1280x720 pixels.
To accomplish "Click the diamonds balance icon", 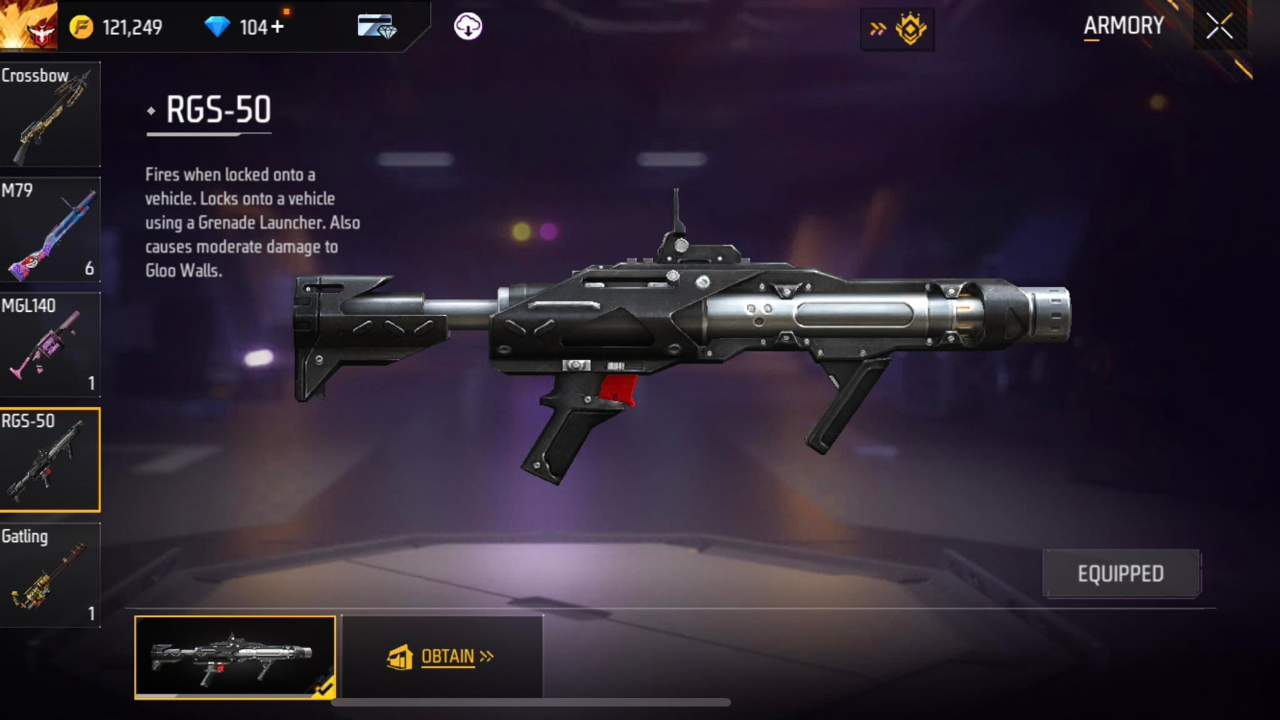I will tap(218, 27).
